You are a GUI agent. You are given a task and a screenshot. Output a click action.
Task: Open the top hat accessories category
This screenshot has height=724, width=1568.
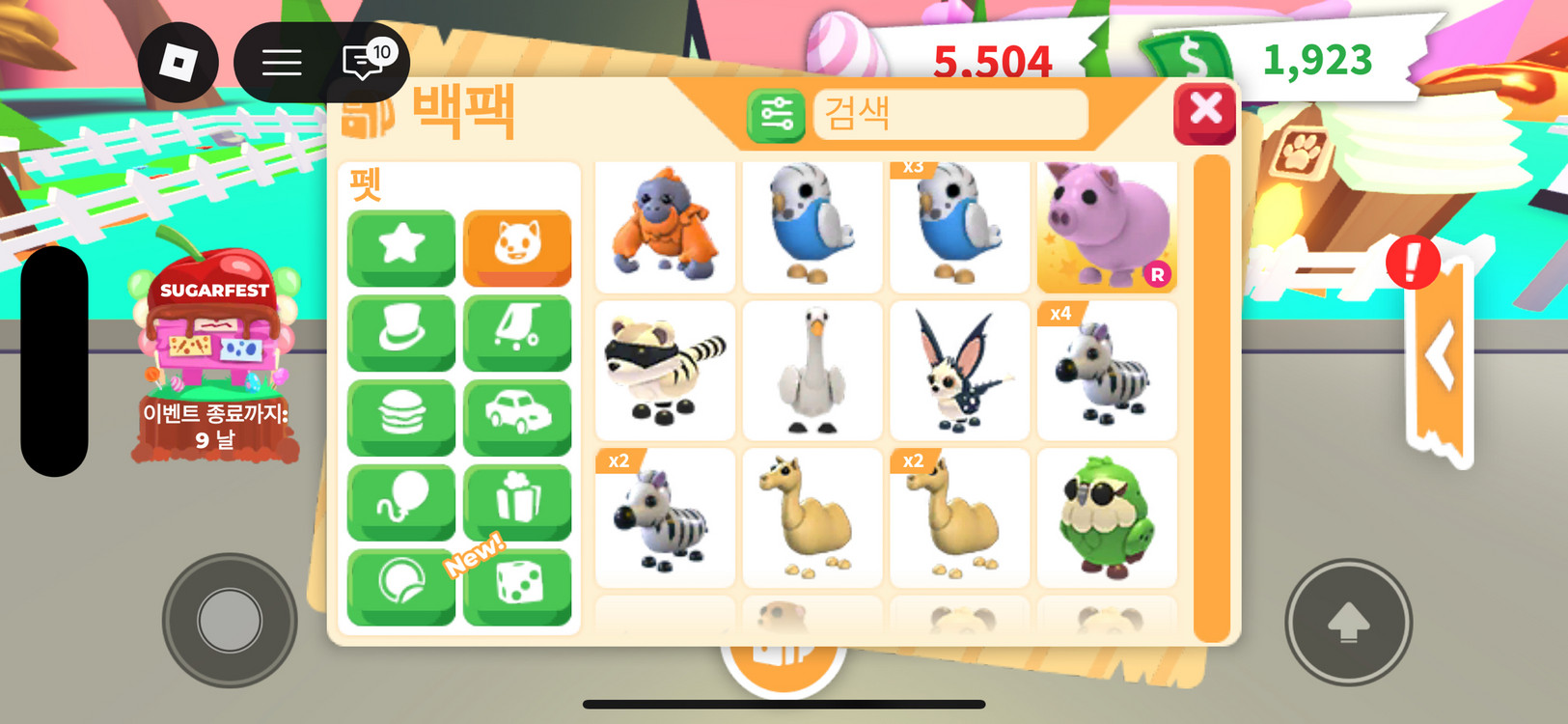coord(401,333)
